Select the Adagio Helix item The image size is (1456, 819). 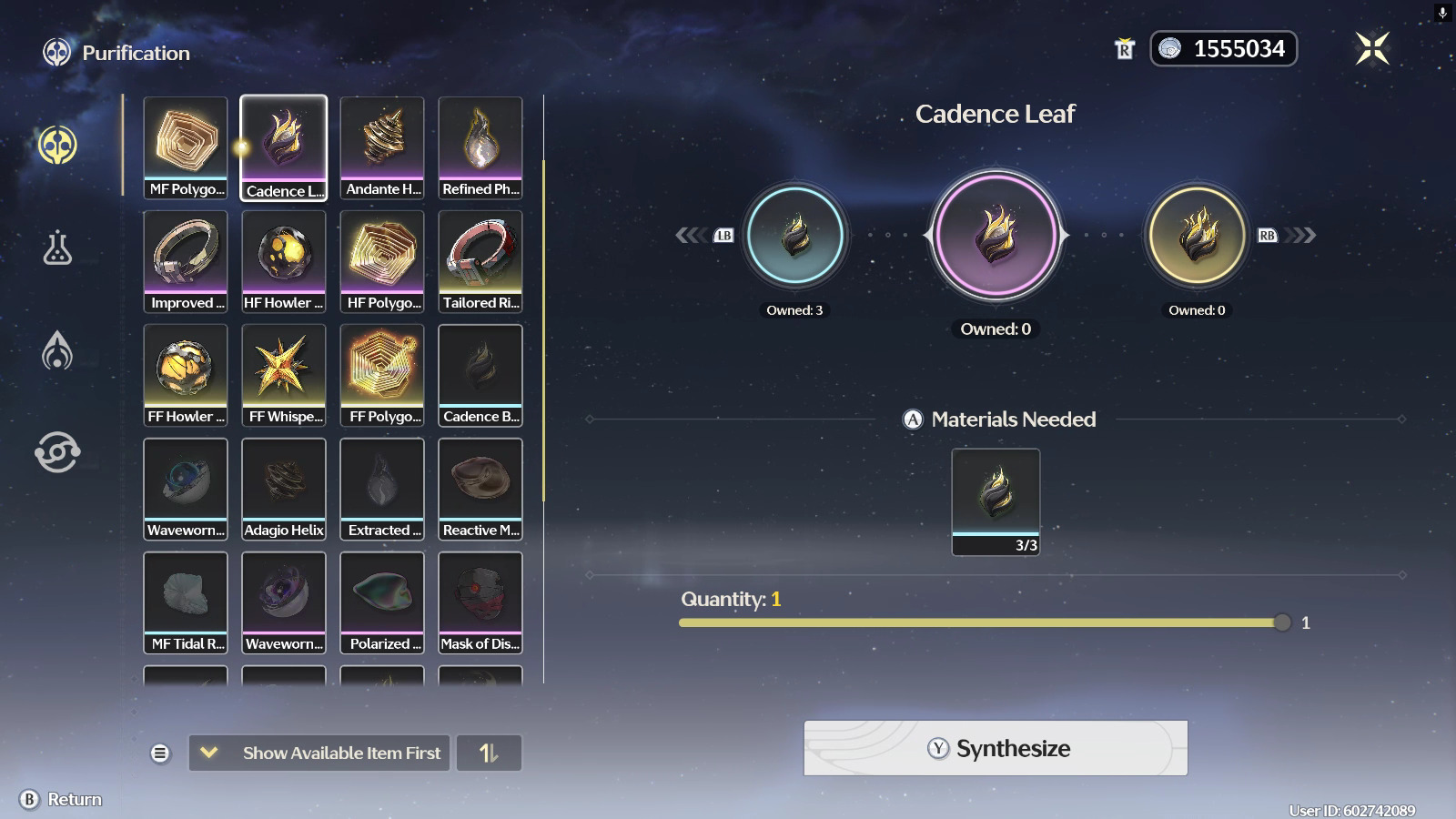284,489
